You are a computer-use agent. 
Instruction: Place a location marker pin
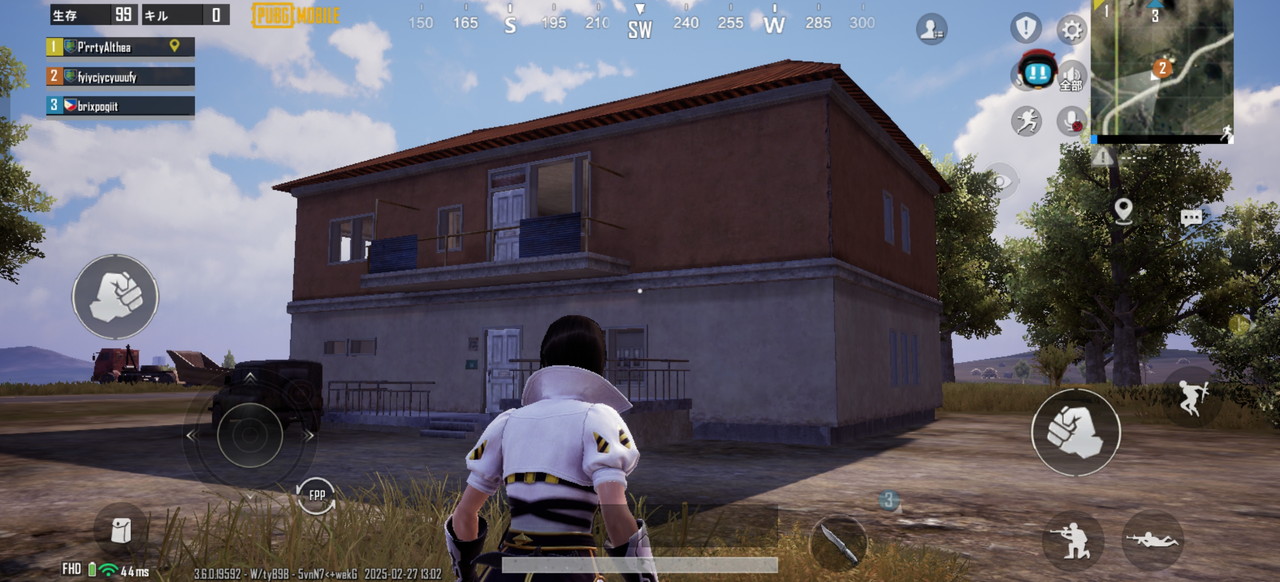pyautogui.click(x=1123, y=210)
